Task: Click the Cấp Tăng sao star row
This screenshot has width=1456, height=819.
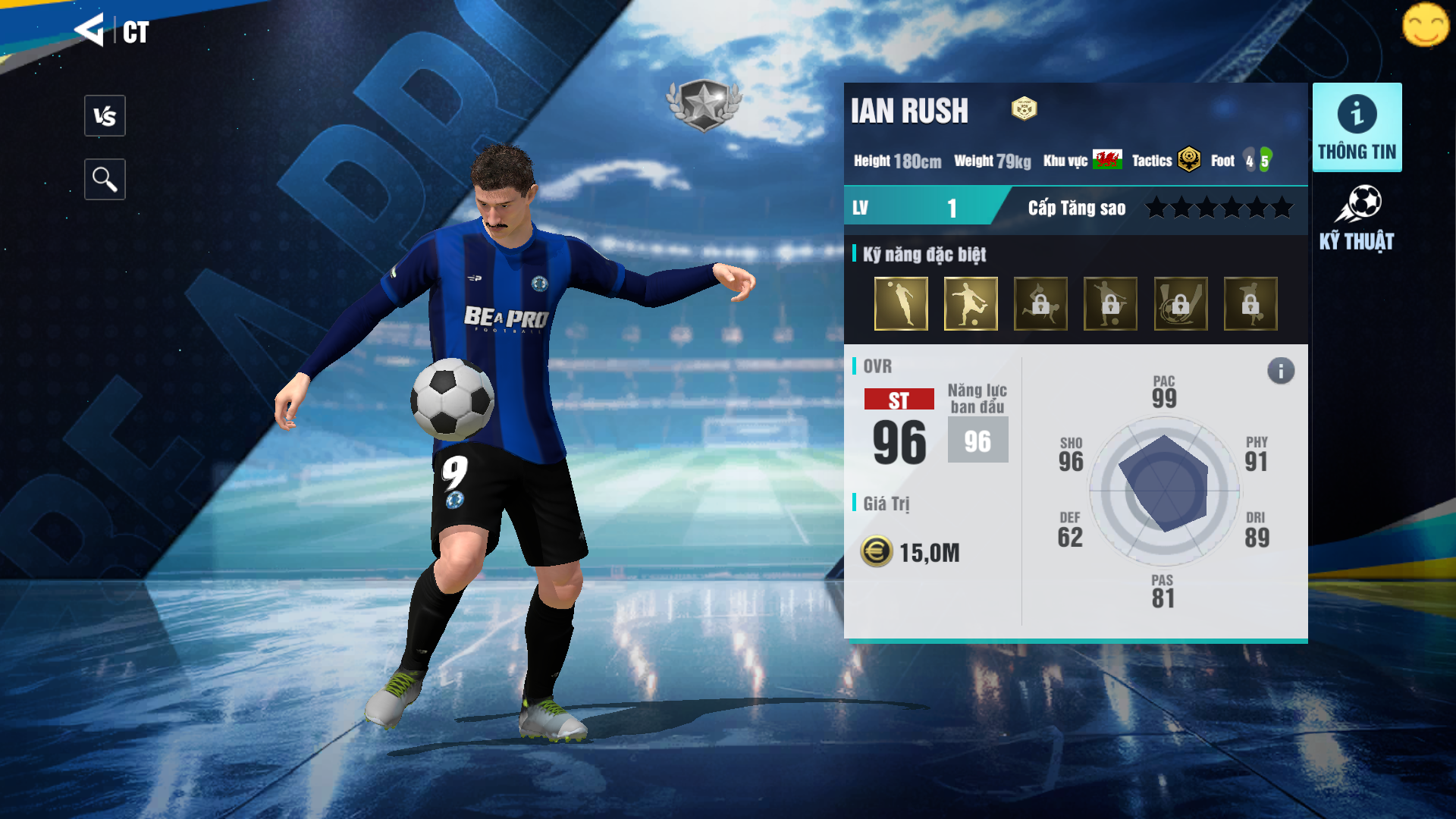Action: click(1219, 207)
